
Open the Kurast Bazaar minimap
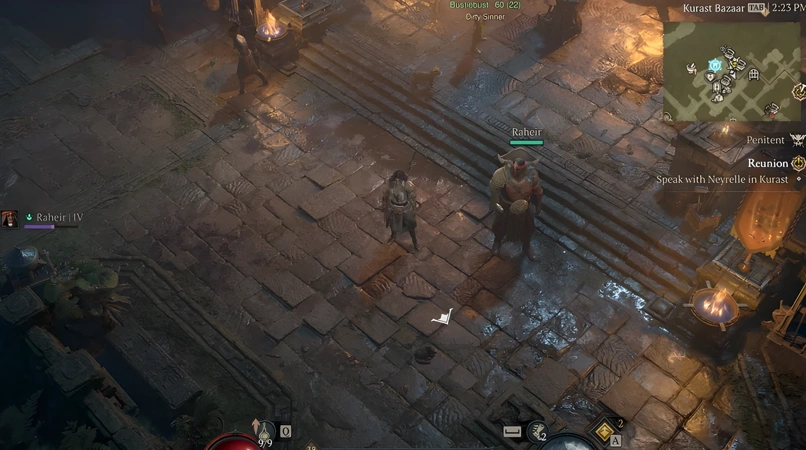(x=733, y=70)
